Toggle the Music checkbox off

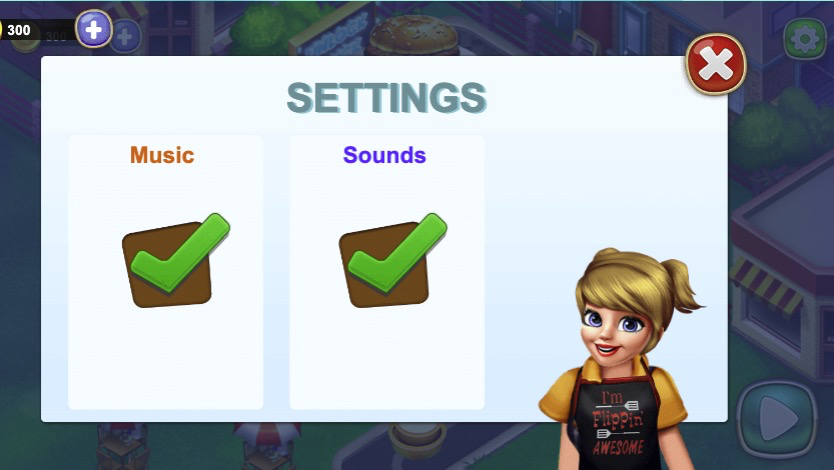click(x=170, y=262)
